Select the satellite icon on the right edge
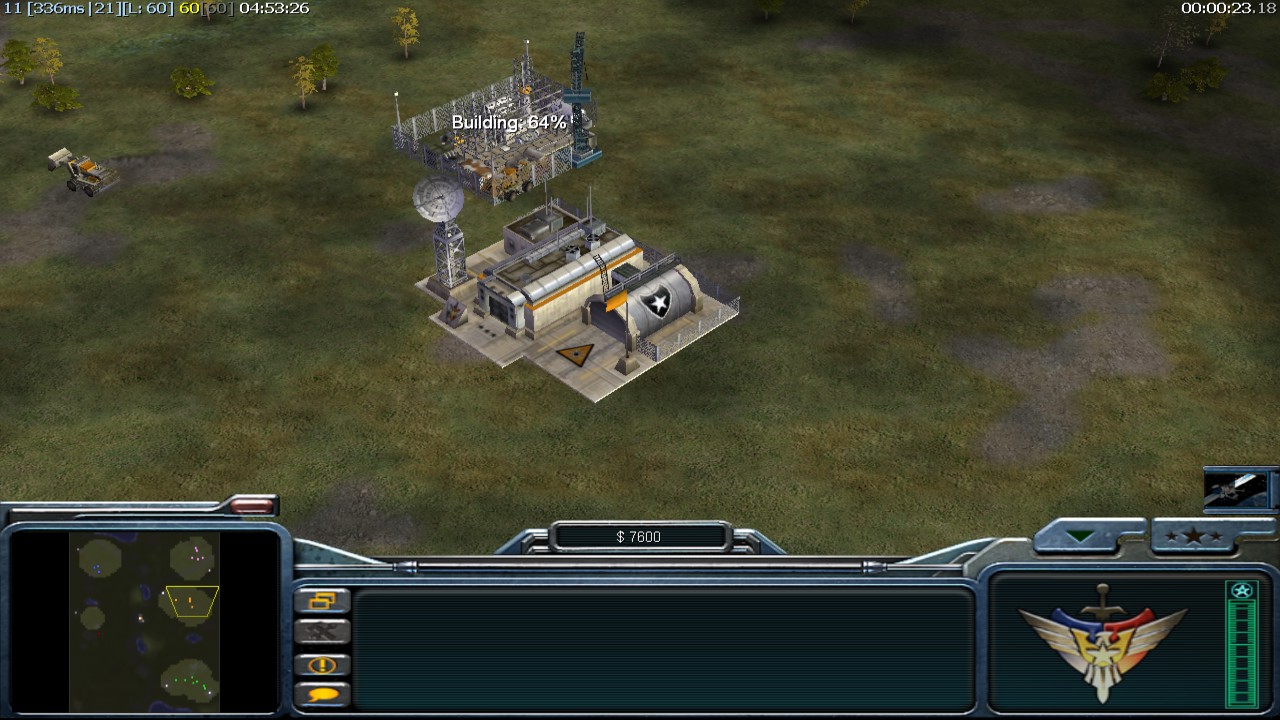Image resolution: width=1280 pixels, height=720 pixels. 1238,490
